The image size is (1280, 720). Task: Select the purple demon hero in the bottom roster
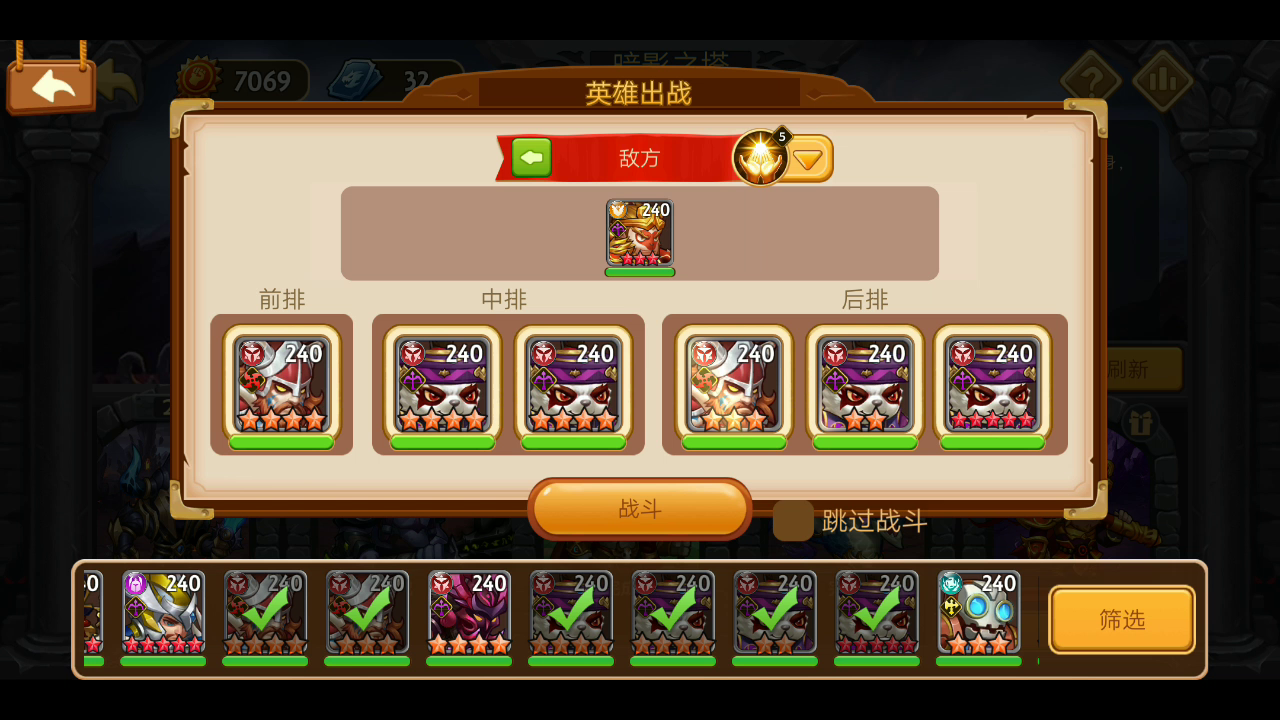click(469, 614)
